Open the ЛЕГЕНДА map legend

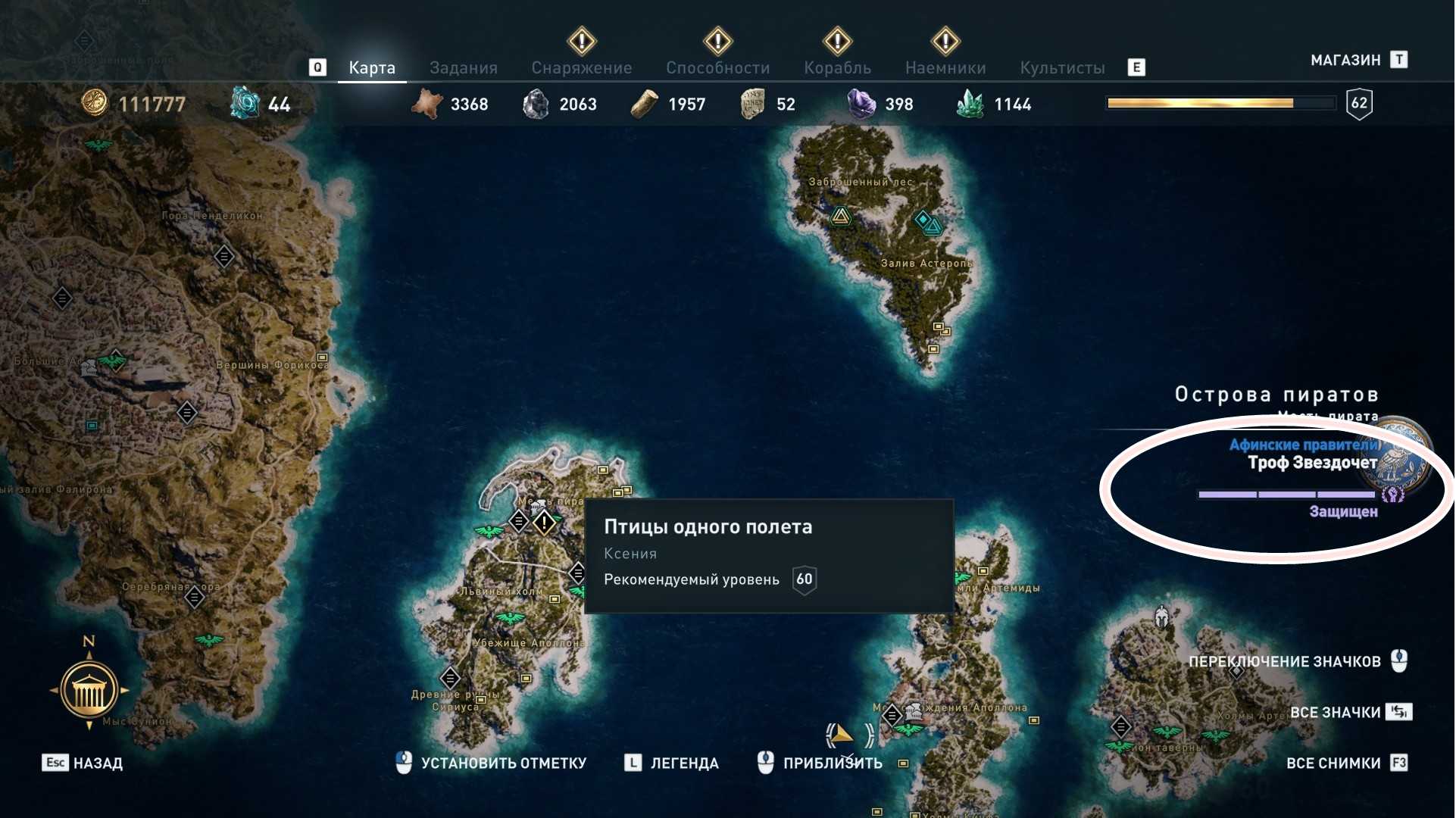point(683,763)
